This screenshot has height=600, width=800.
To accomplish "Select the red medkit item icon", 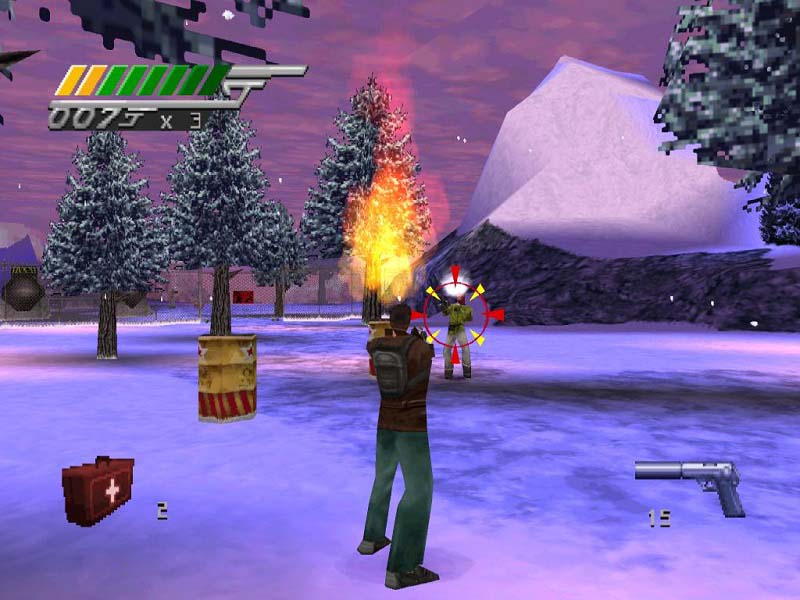I will (98, 490).
